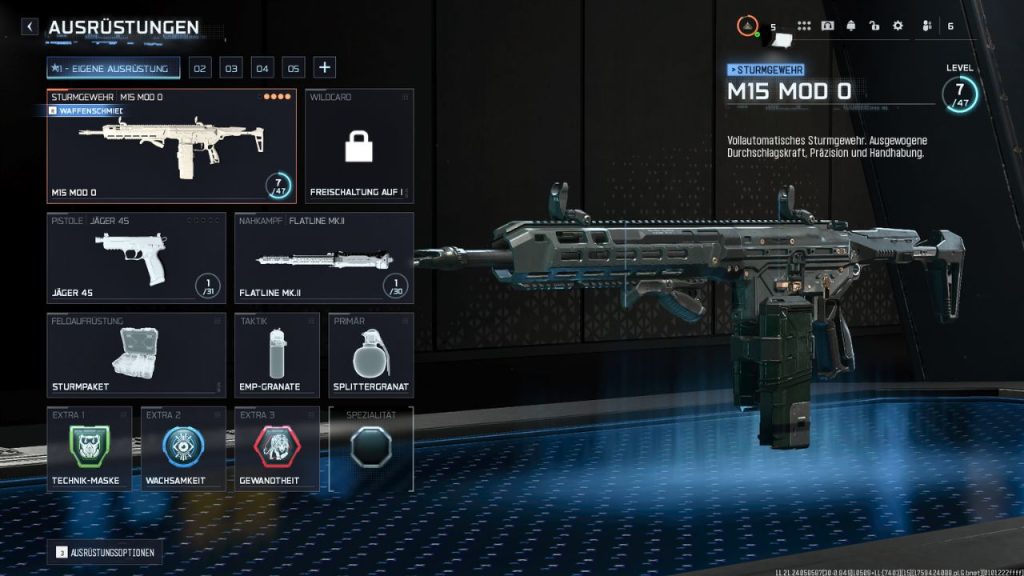The image size is (1024, 576).
Task: Open settings via the gear icon
Action: click(x=897, y=26)
